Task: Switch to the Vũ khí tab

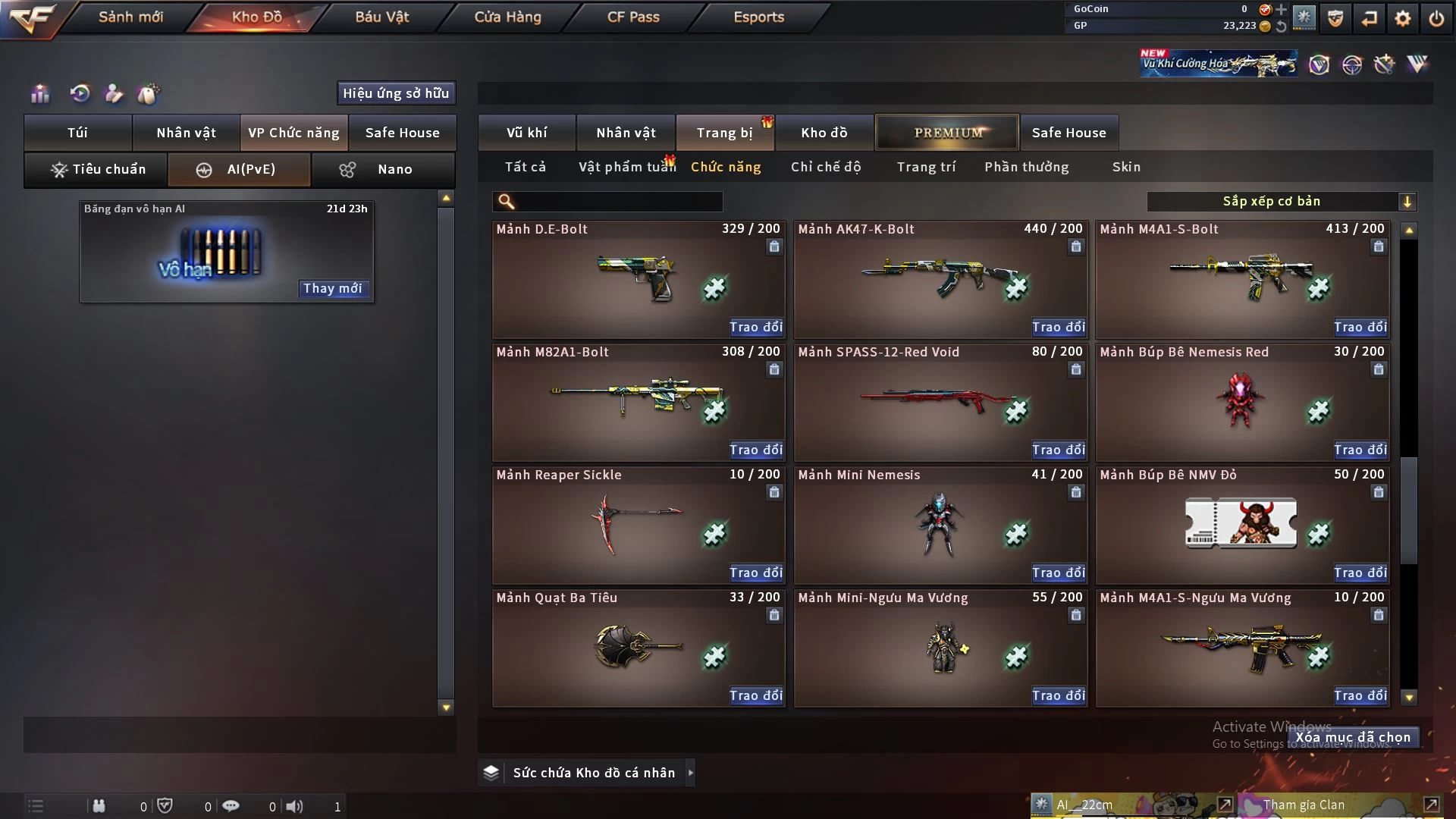Action: click(526, 133)
